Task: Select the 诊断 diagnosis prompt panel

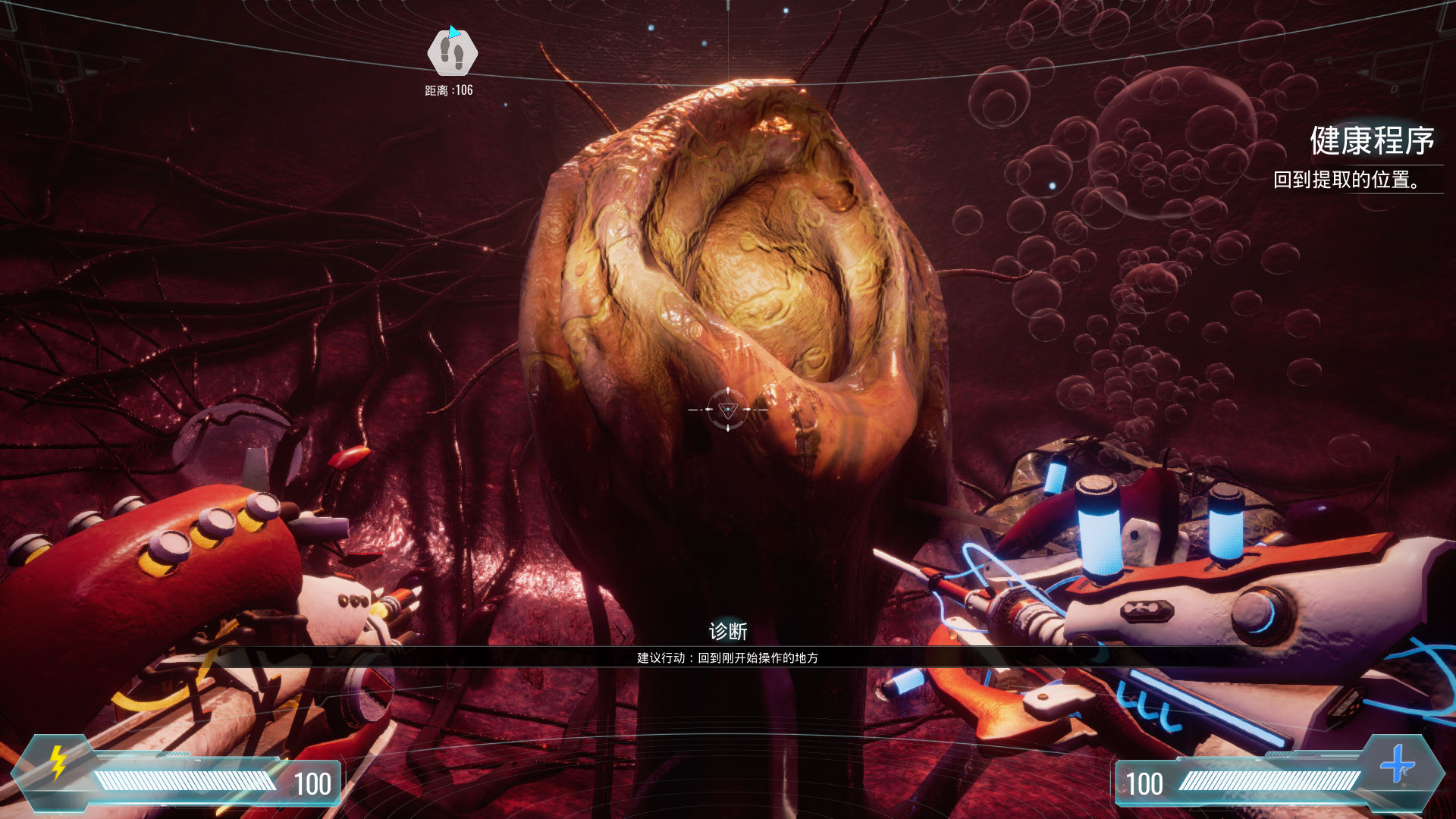Action: [x=727, y=645]
